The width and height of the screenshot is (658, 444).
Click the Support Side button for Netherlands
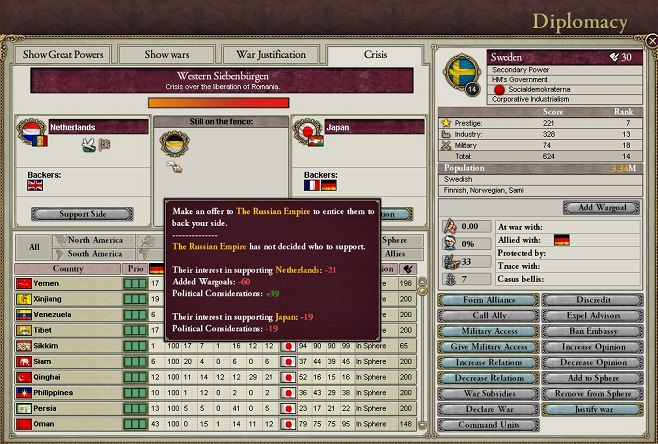[x=82, y=214]
